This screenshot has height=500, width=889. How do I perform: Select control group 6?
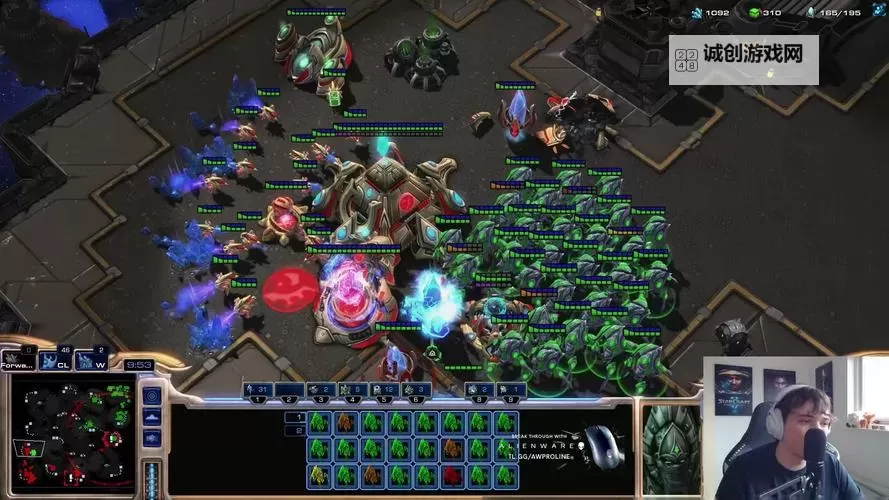415,389
